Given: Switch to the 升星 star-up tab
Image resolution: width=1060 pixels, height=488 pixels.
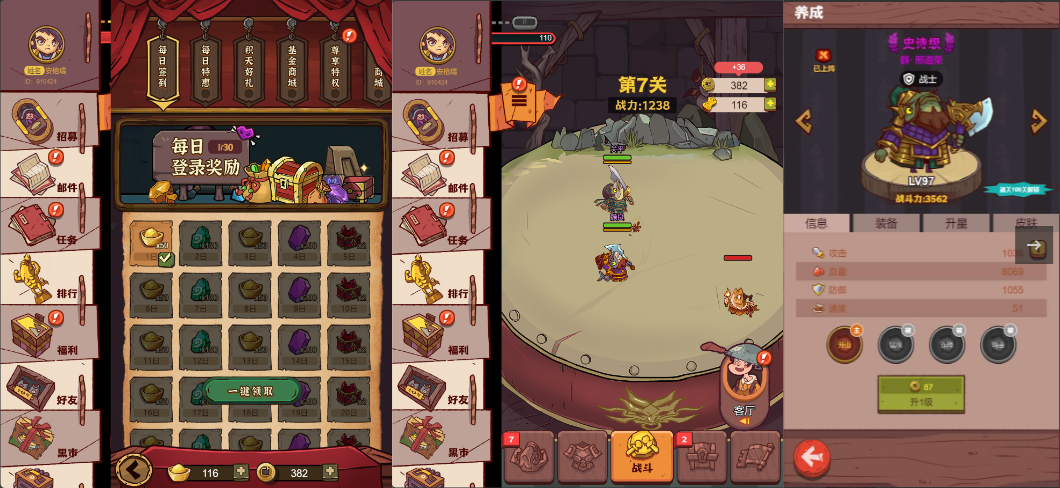Looking at the screenshot, I should 956,223.
